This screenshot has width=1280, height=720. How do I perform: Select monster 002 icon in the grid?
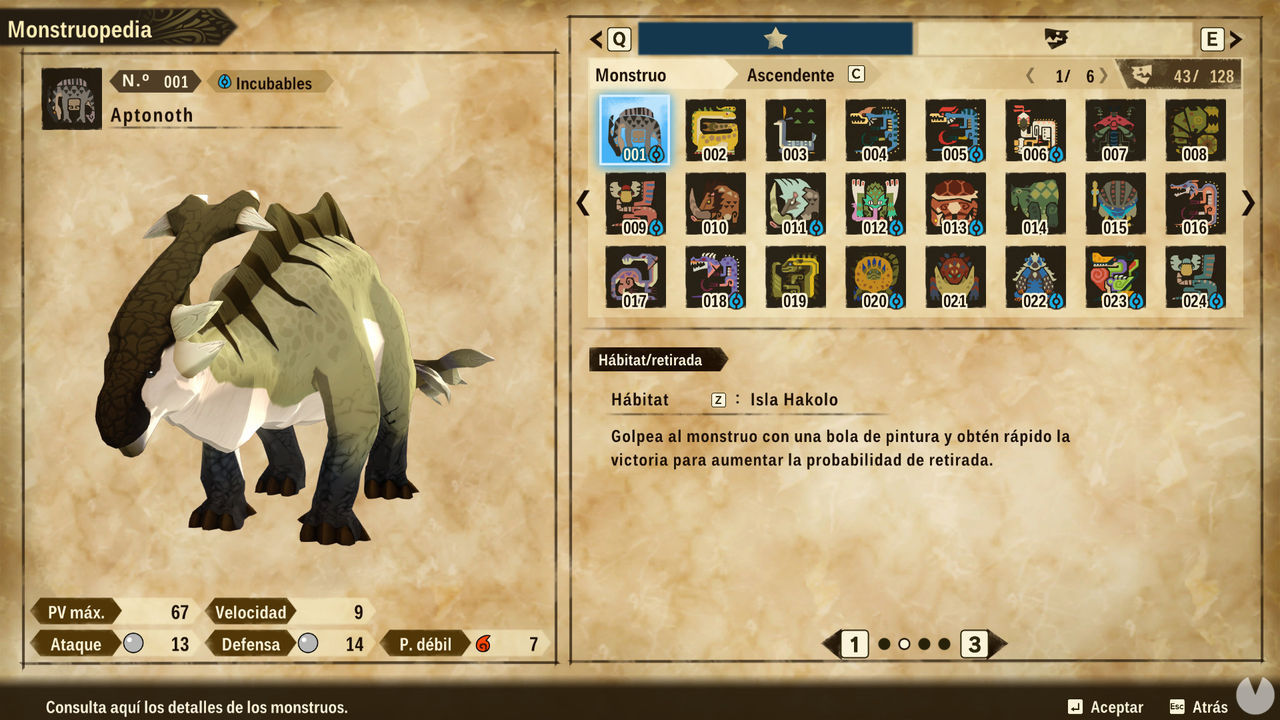click(715, 128)
